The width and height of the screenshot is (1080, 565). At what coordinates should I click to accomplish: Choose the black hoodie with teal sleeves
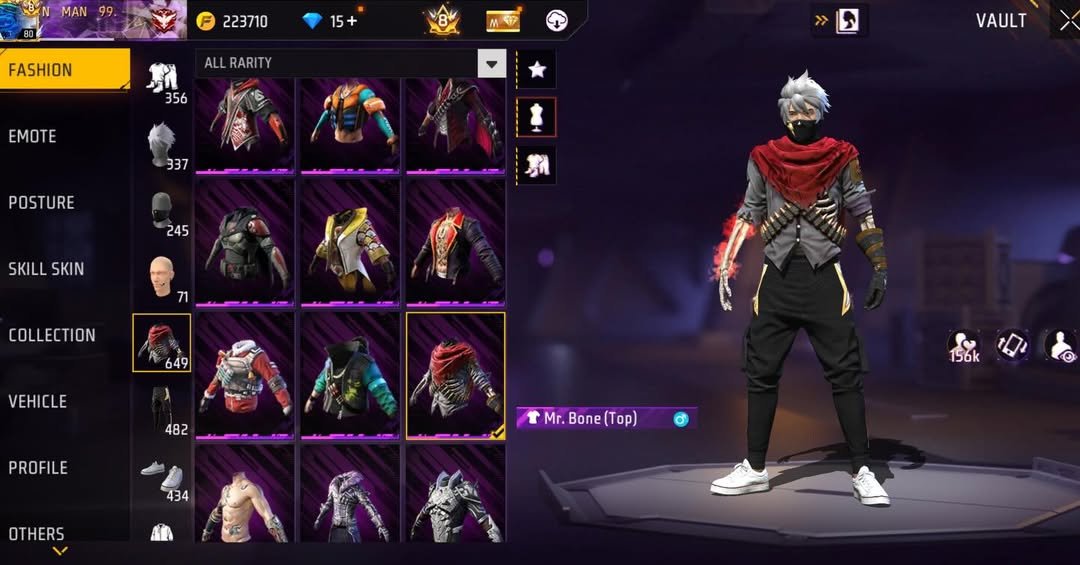[350, 376]
